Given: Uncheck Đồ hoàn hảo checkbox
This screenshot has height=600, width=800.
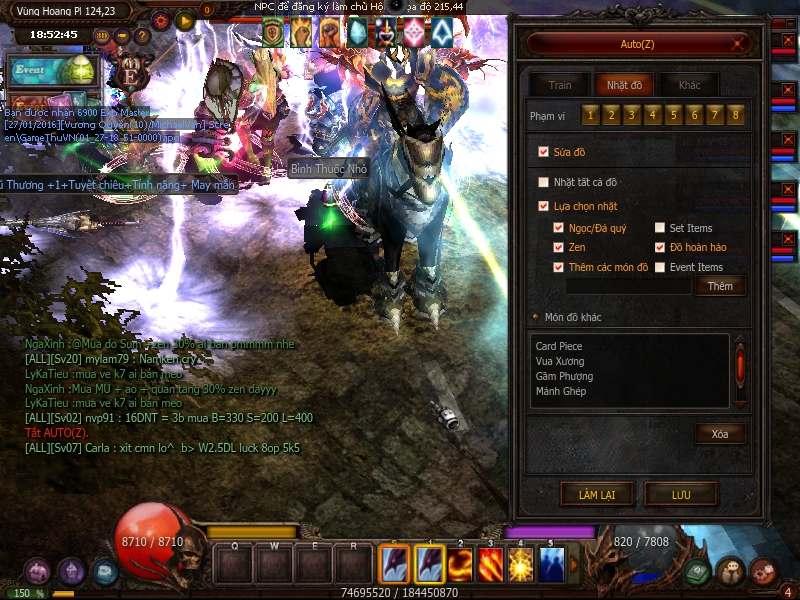Looking at the screenshot, I should pyautogui.click(x=660, y=247).
